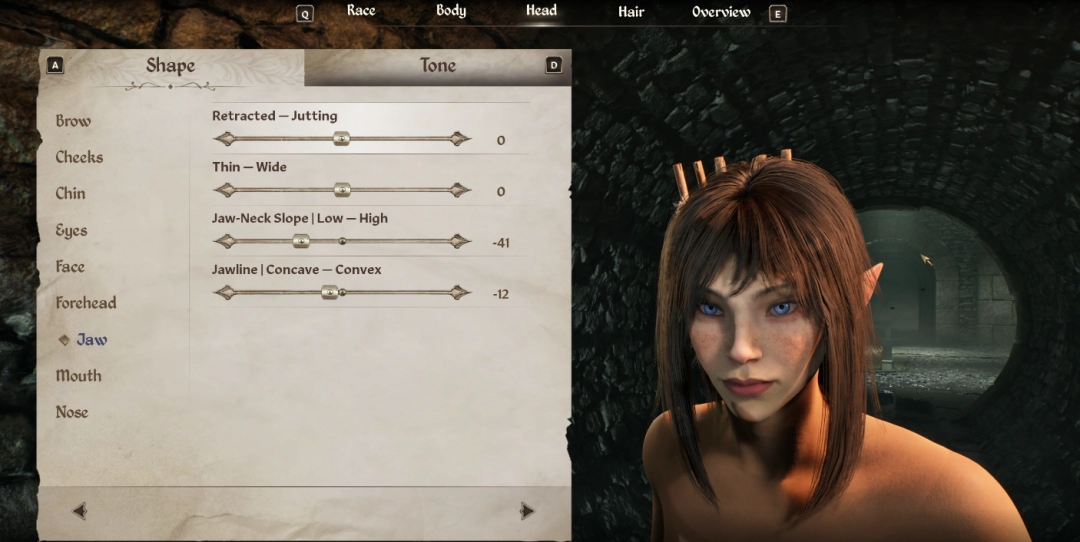Open the Nose shape options

[x=72, y=412]
